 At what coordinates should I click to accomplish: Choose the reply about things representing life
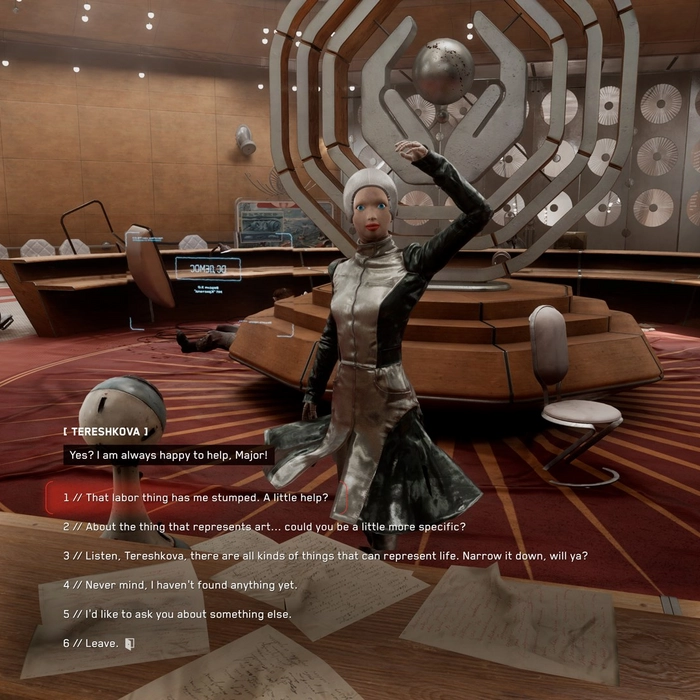(x=325, y=555)
